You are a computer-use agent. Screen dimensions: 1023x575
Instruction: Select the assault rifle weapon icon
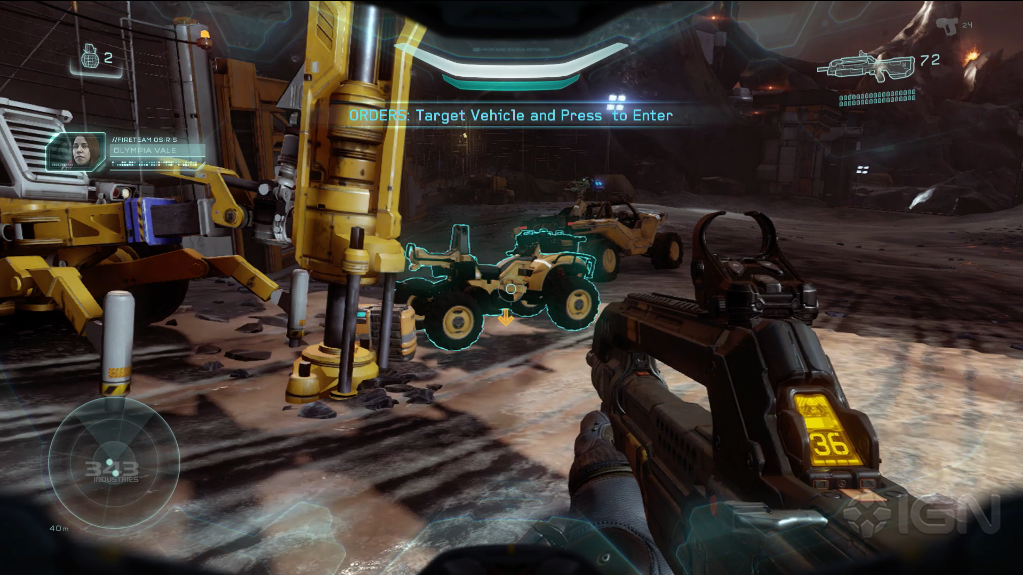pos(865,66)
